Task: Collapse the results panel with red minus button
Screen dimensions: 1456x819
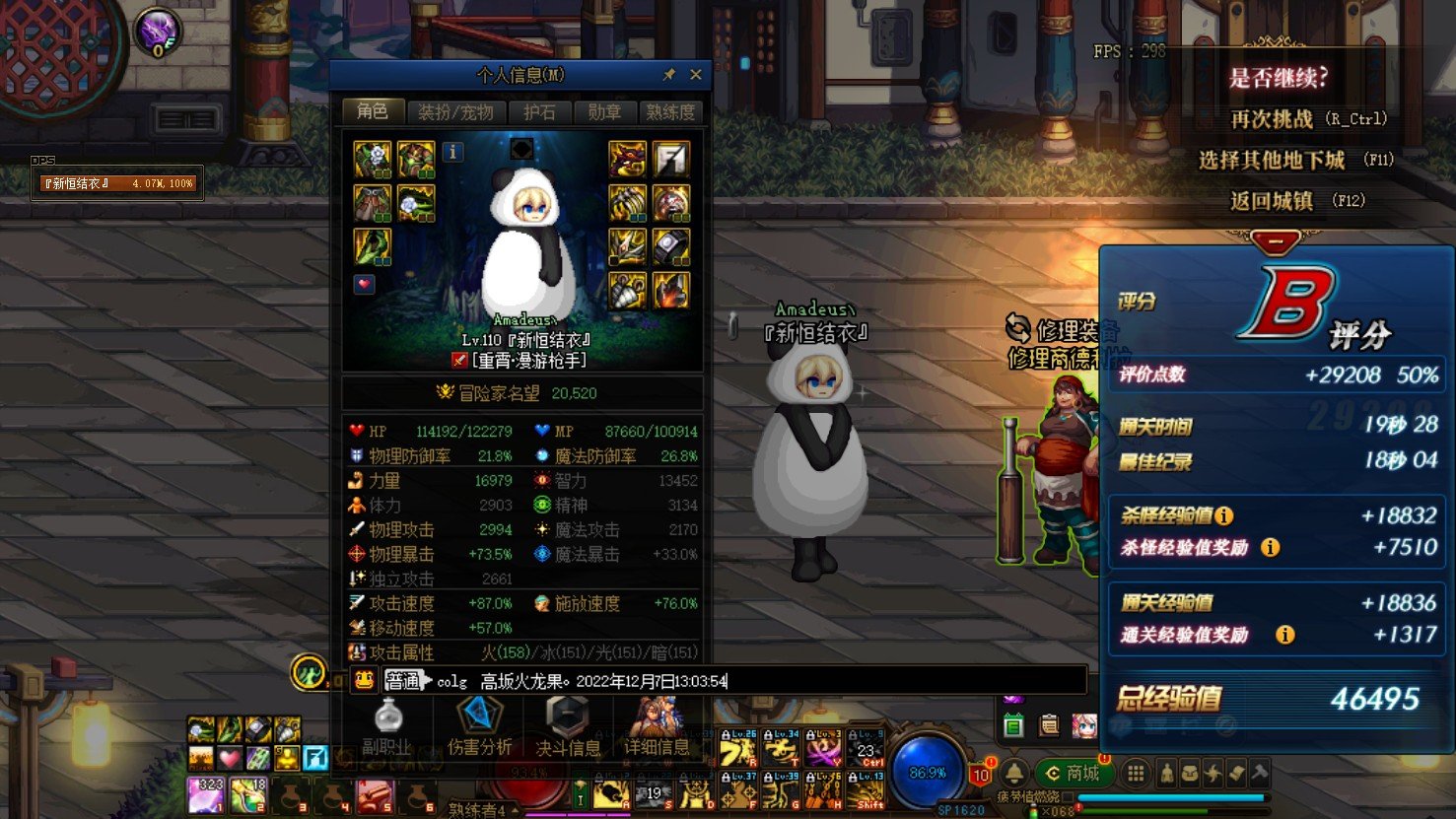Action: click(x=1275, y=240)
